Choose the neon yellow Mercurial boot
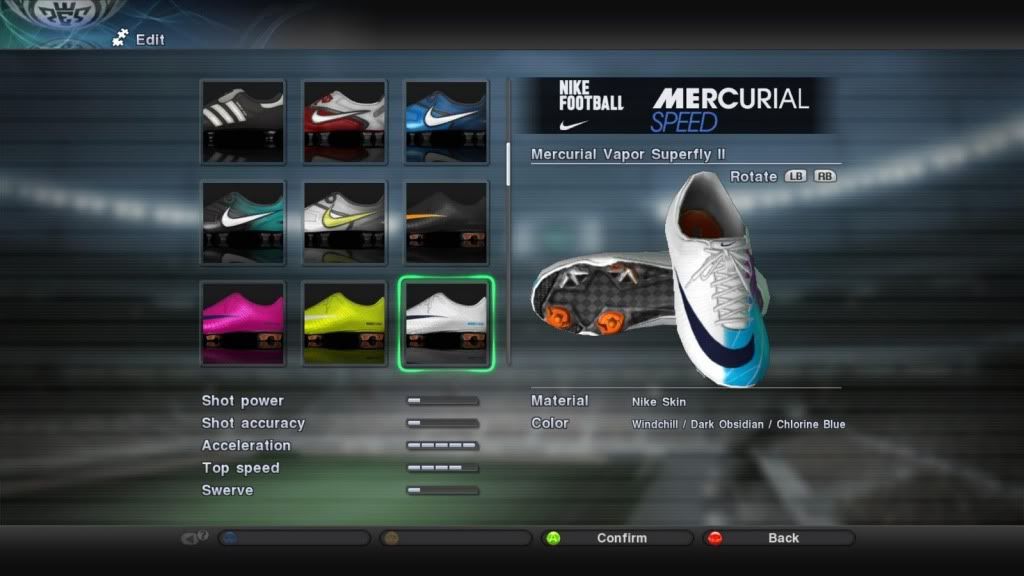The image size is (1024, 576). [344, 323]
